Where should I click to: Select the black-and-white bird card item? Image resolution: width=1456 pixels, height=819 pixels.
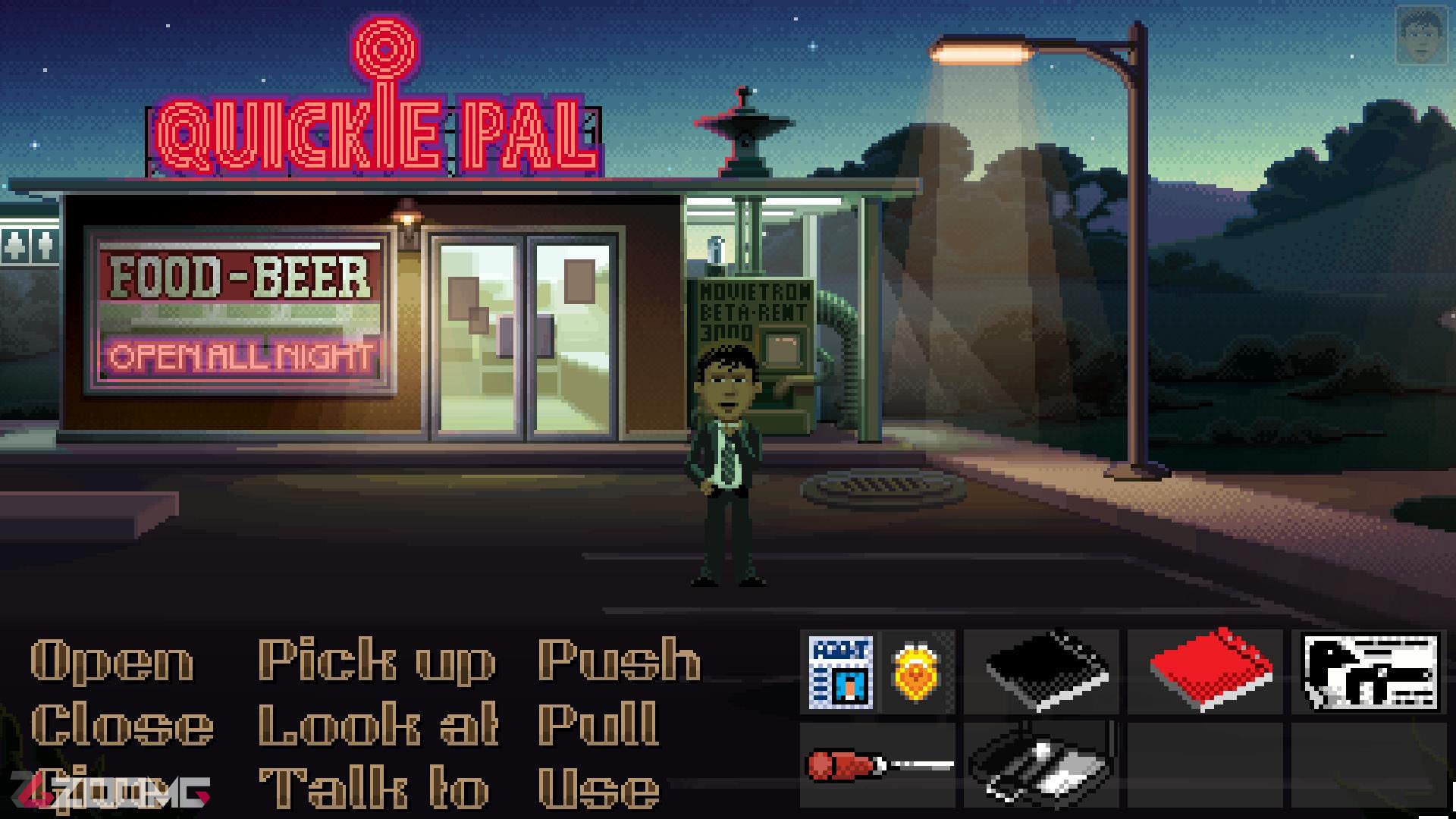1370,673
